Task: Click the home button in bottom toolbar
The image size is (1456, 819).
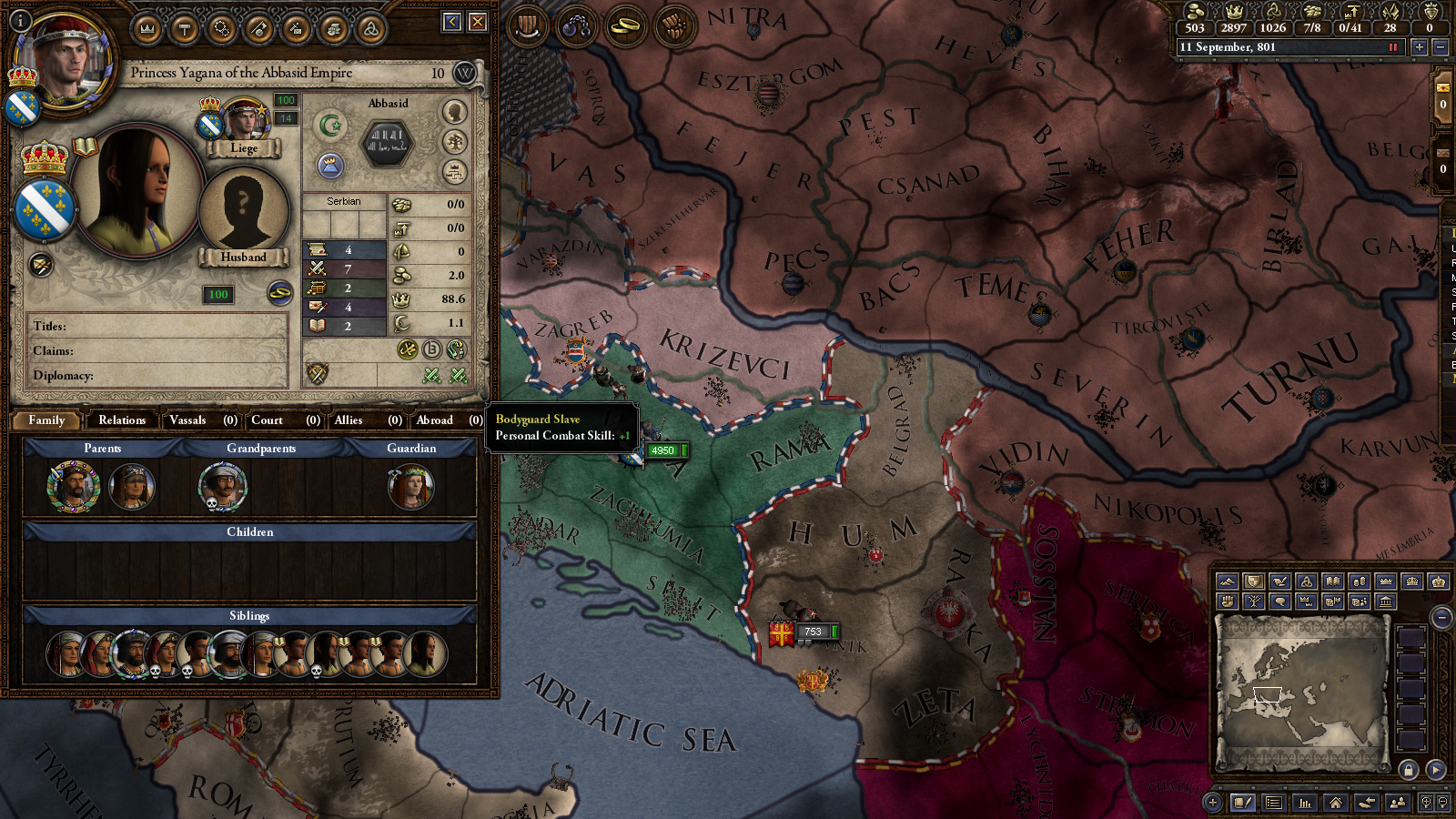Action: [1335, 803]
